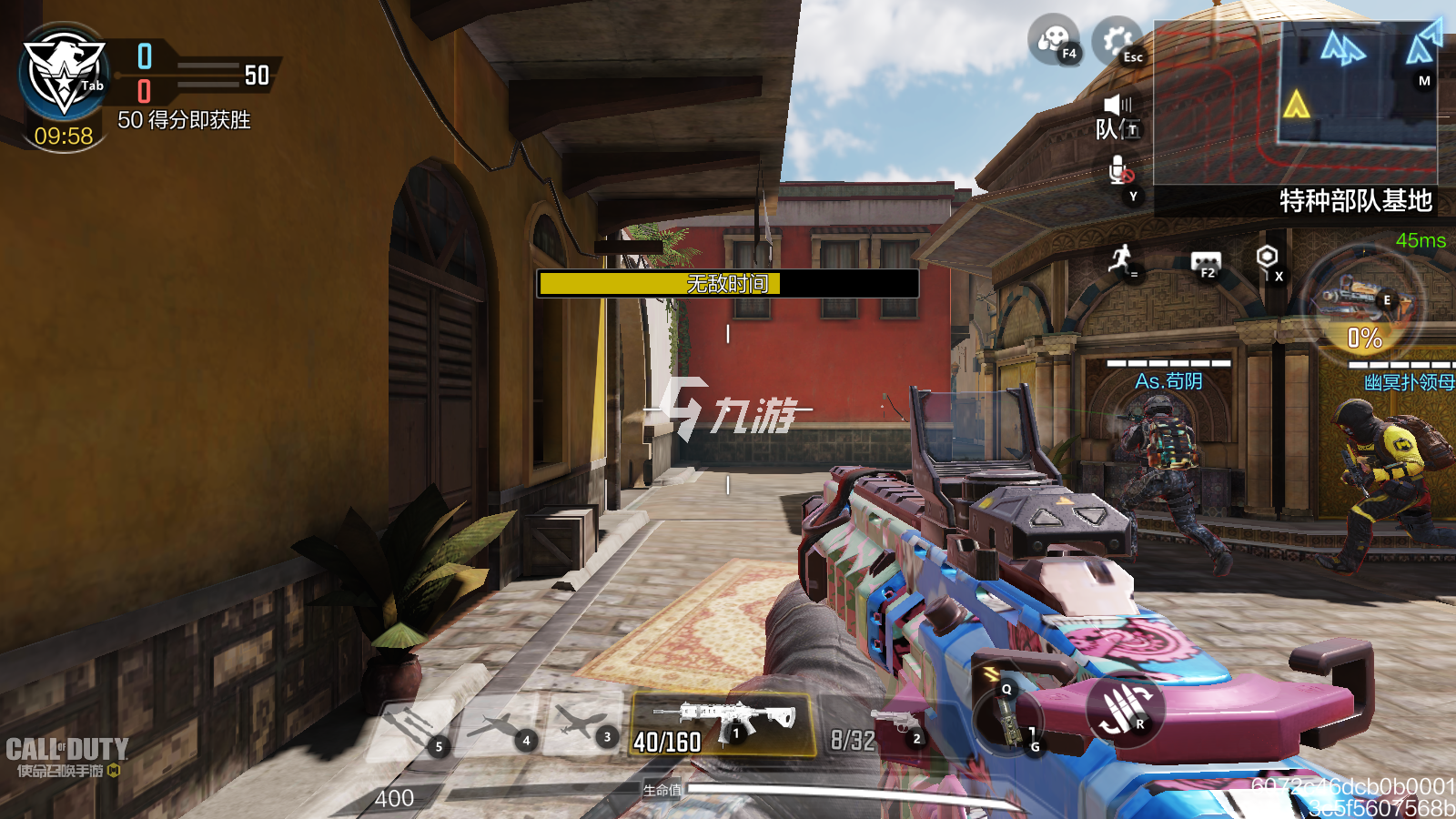The height and width of the screenshot is (819, 1456).
Task: Open the settings gear menu
Action: [1117, 41]
